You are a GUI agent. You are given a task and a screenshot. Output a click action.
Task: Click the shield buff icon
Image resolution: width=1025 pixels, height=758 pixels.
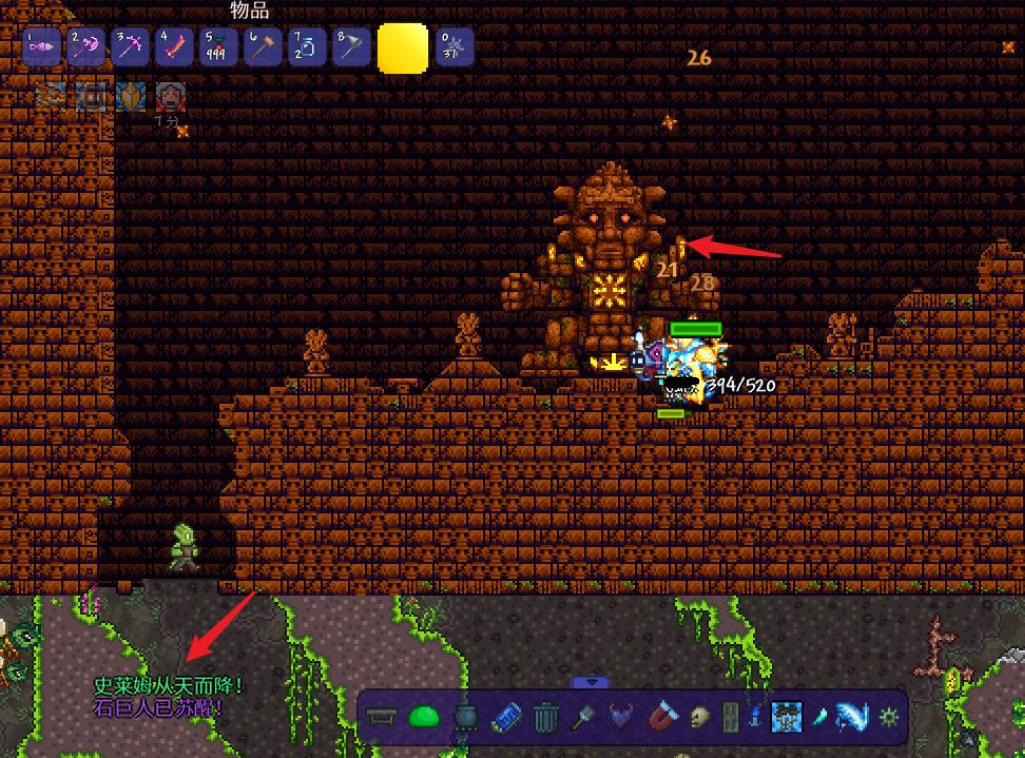[131, 96]
